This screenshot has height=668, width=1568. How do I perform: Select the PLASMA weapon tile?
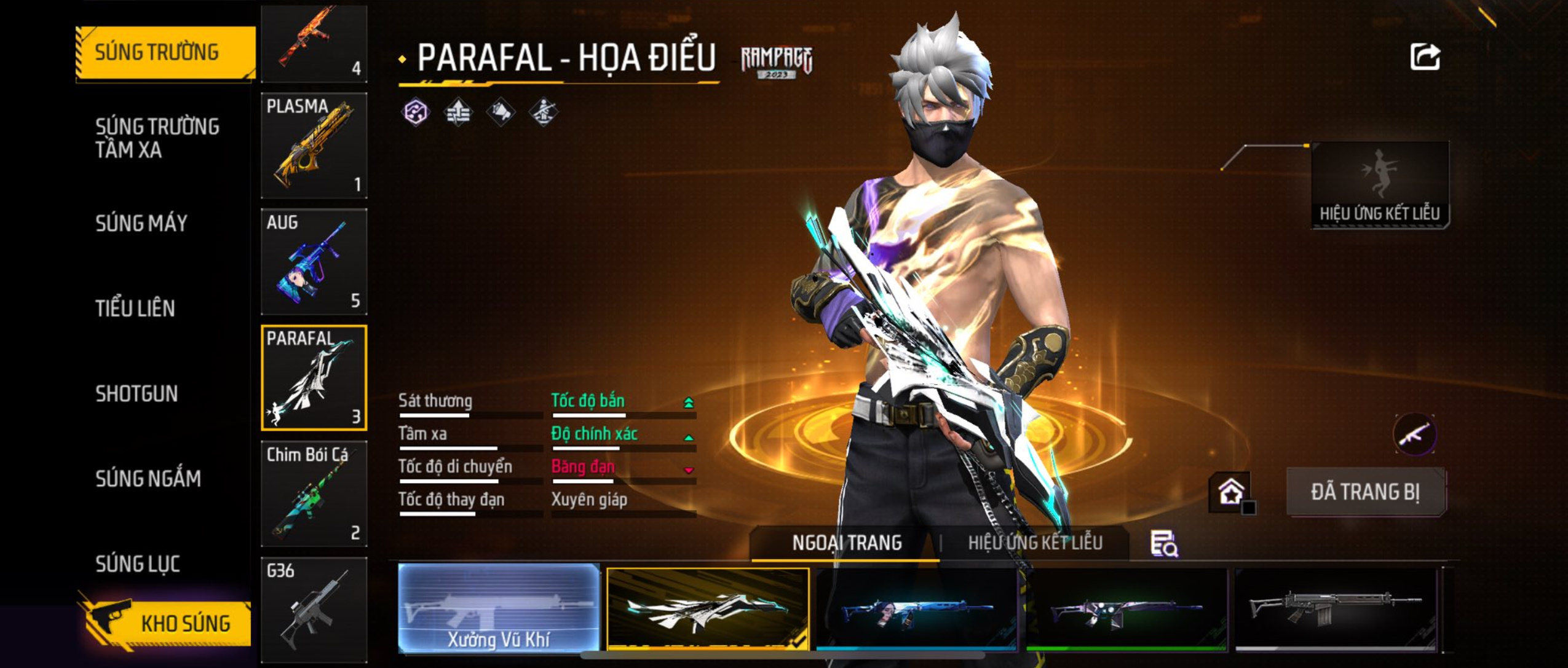314,145
